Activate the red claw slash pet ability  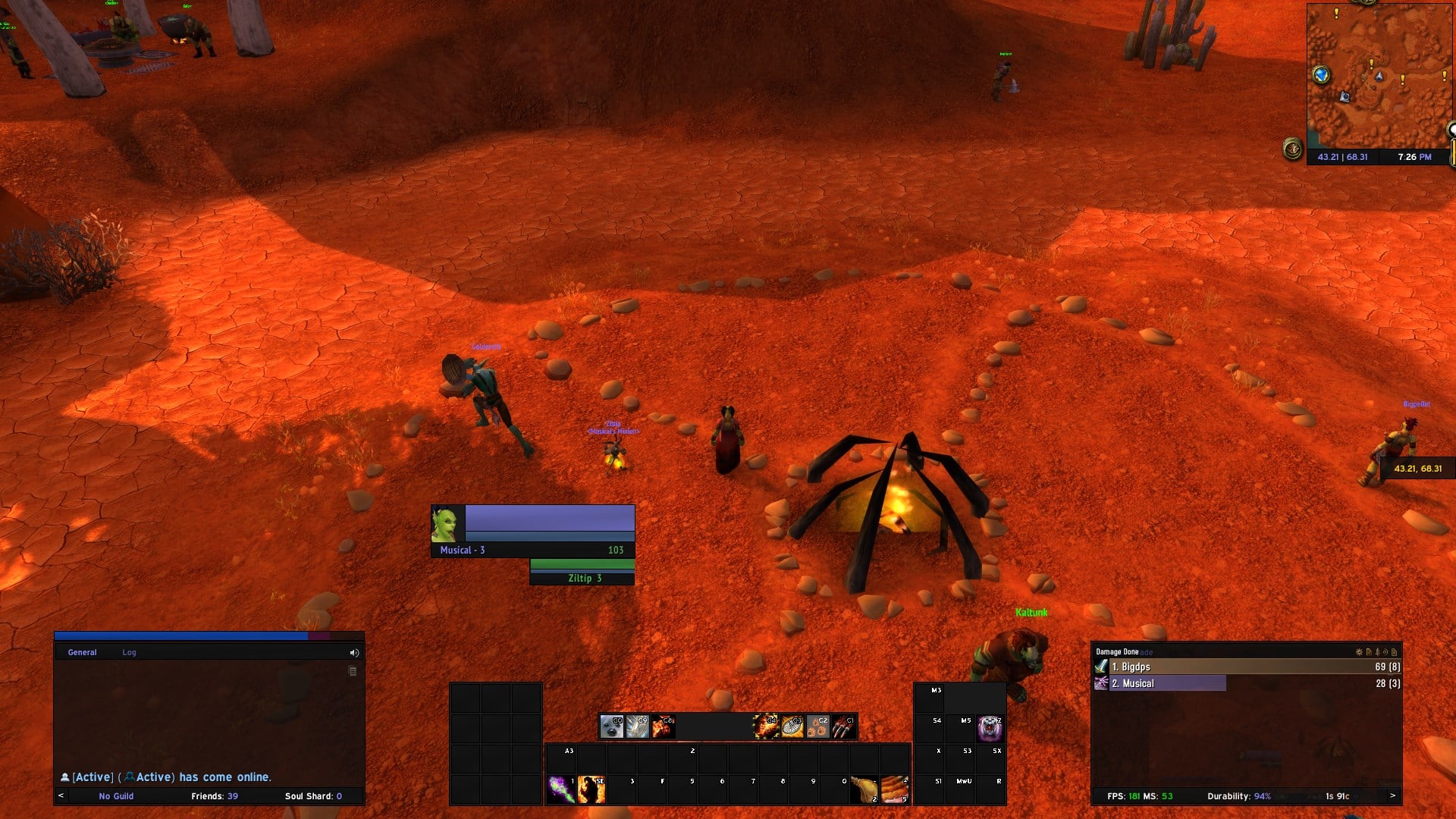coord(843,726)
